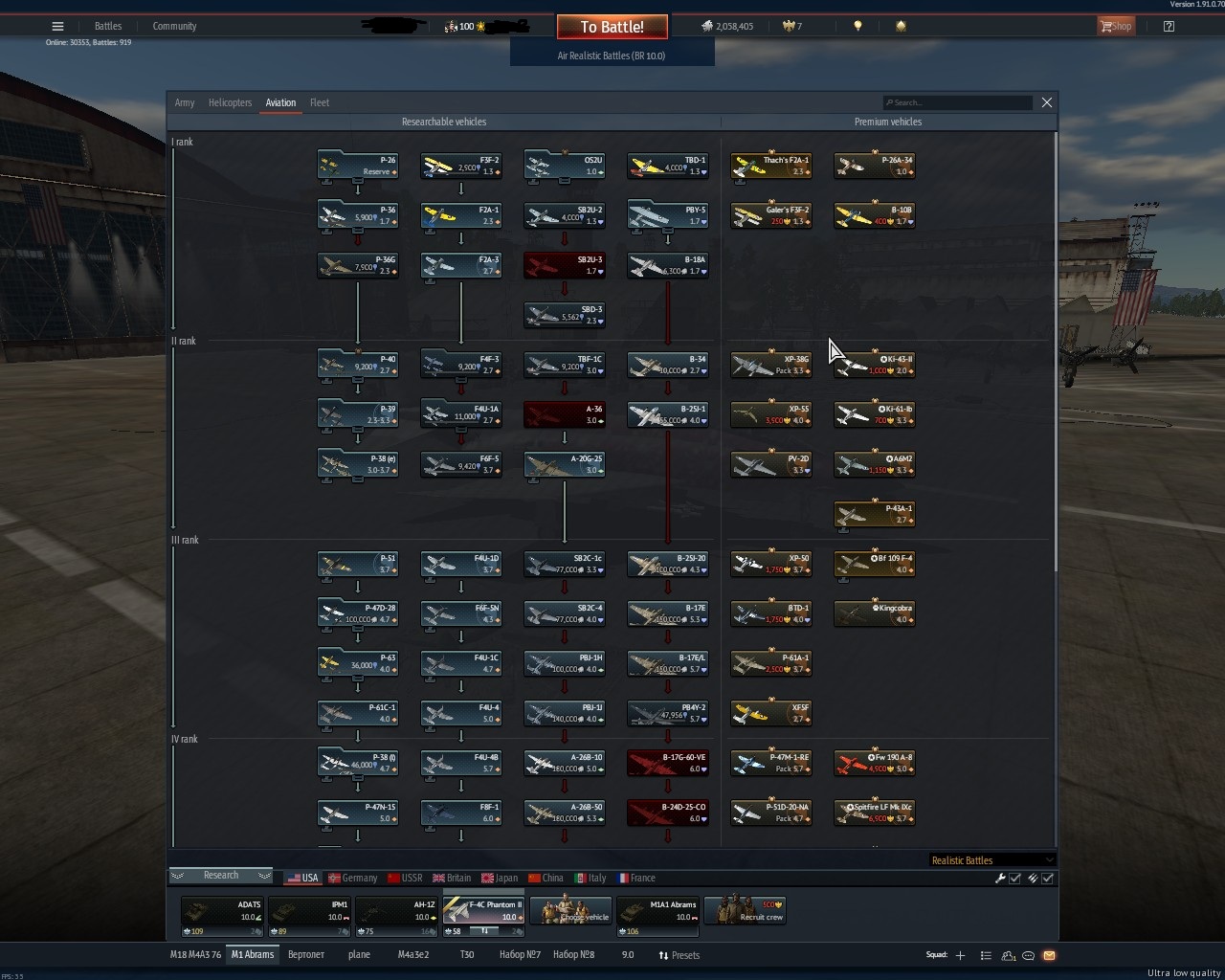Click Choose vehicle on the empty crew slot
The image size is (1225, 980).
[x=570, y=910]
